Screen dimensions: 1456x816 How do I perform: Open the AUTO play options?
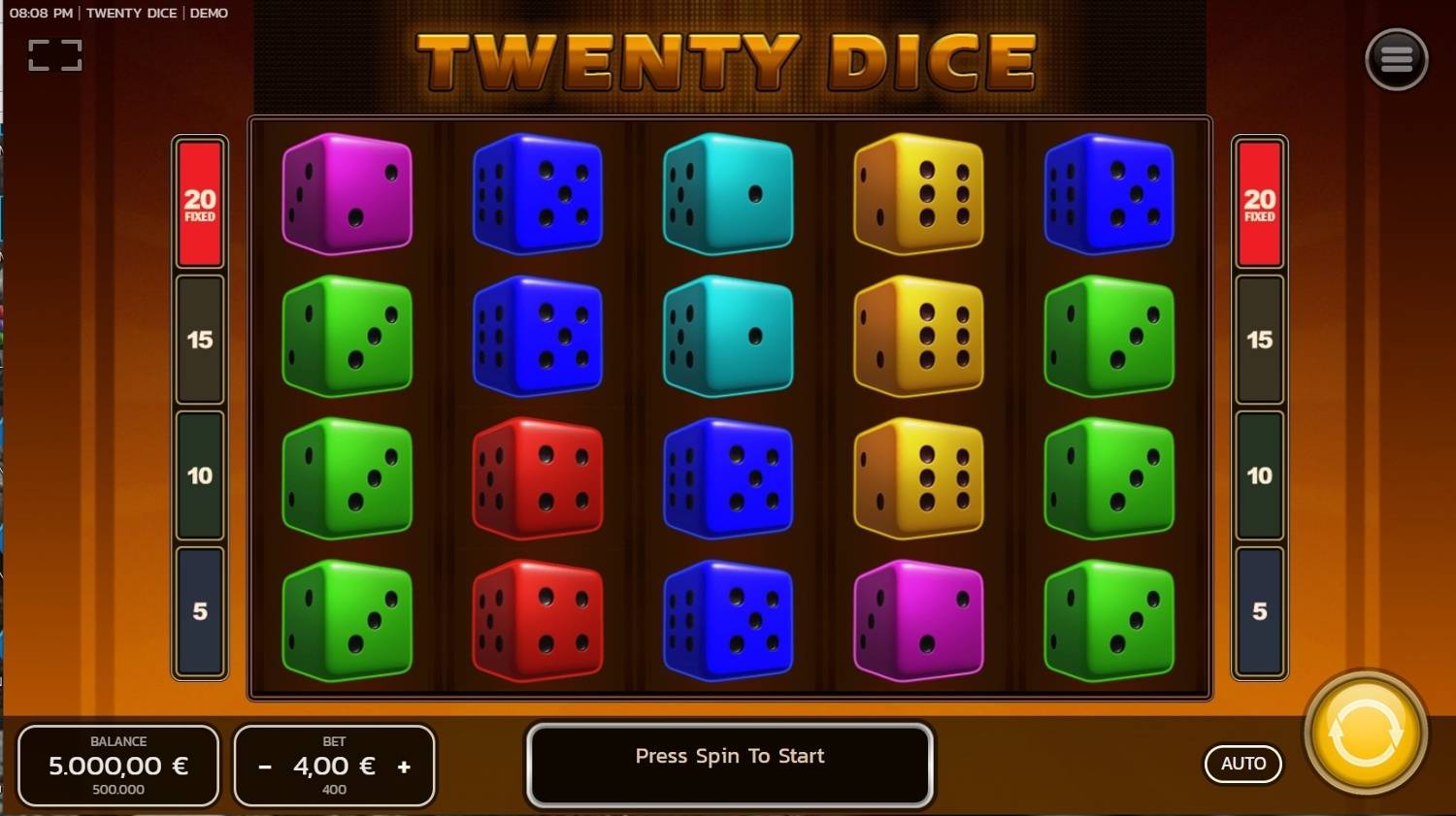1243,764
